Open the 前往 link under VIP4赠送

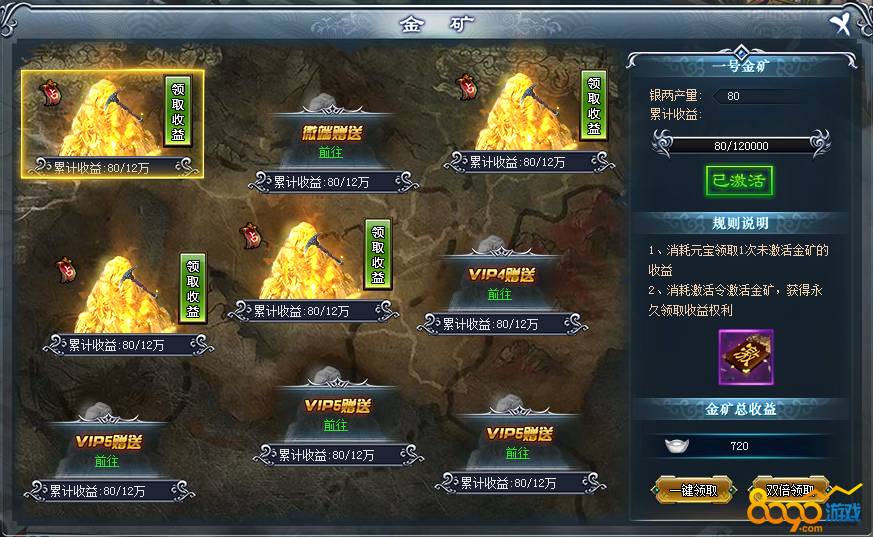click(x=500, y=294)
